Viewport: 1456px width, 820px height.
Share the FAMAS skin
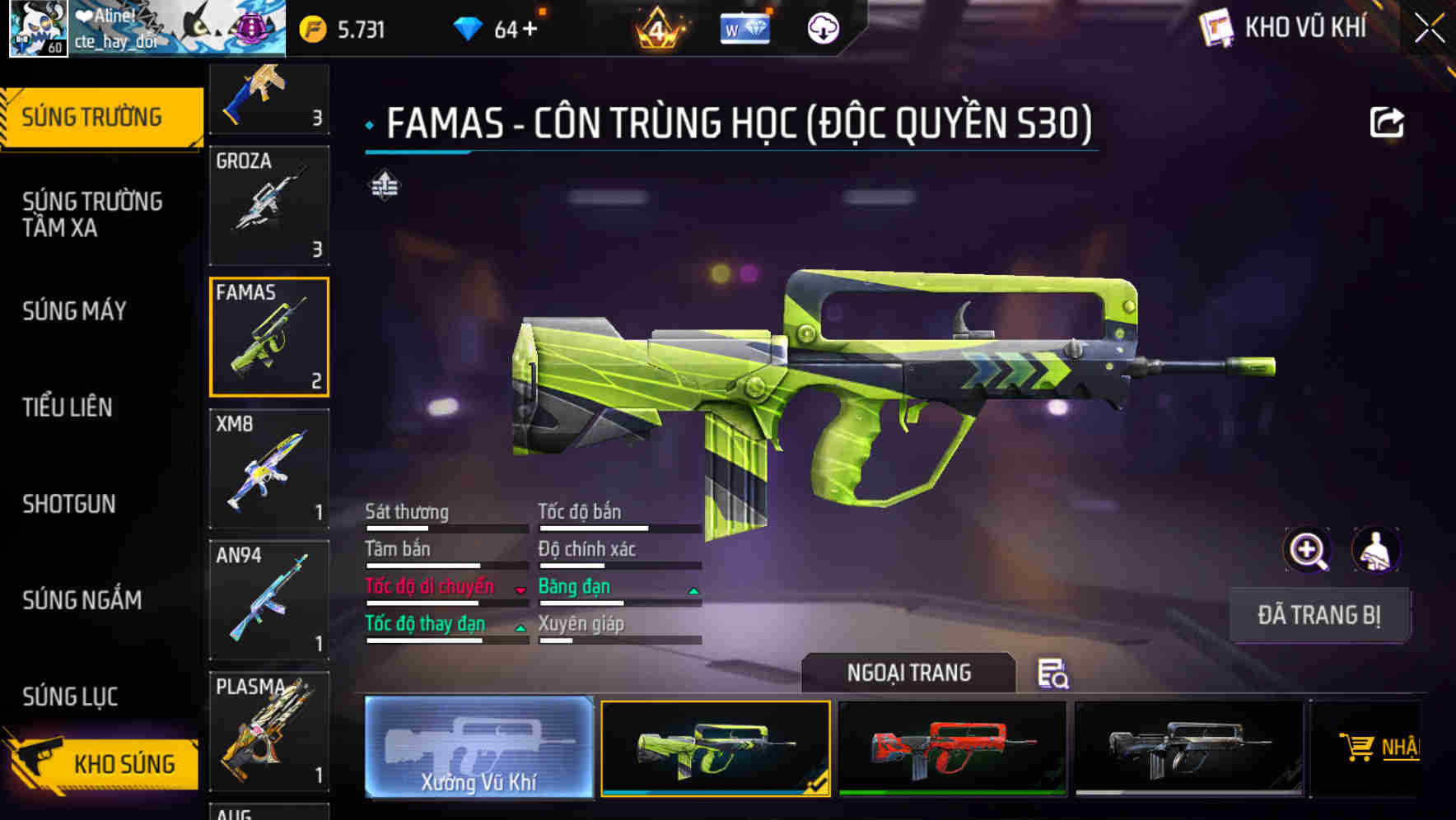click(x=1386, y=123)
